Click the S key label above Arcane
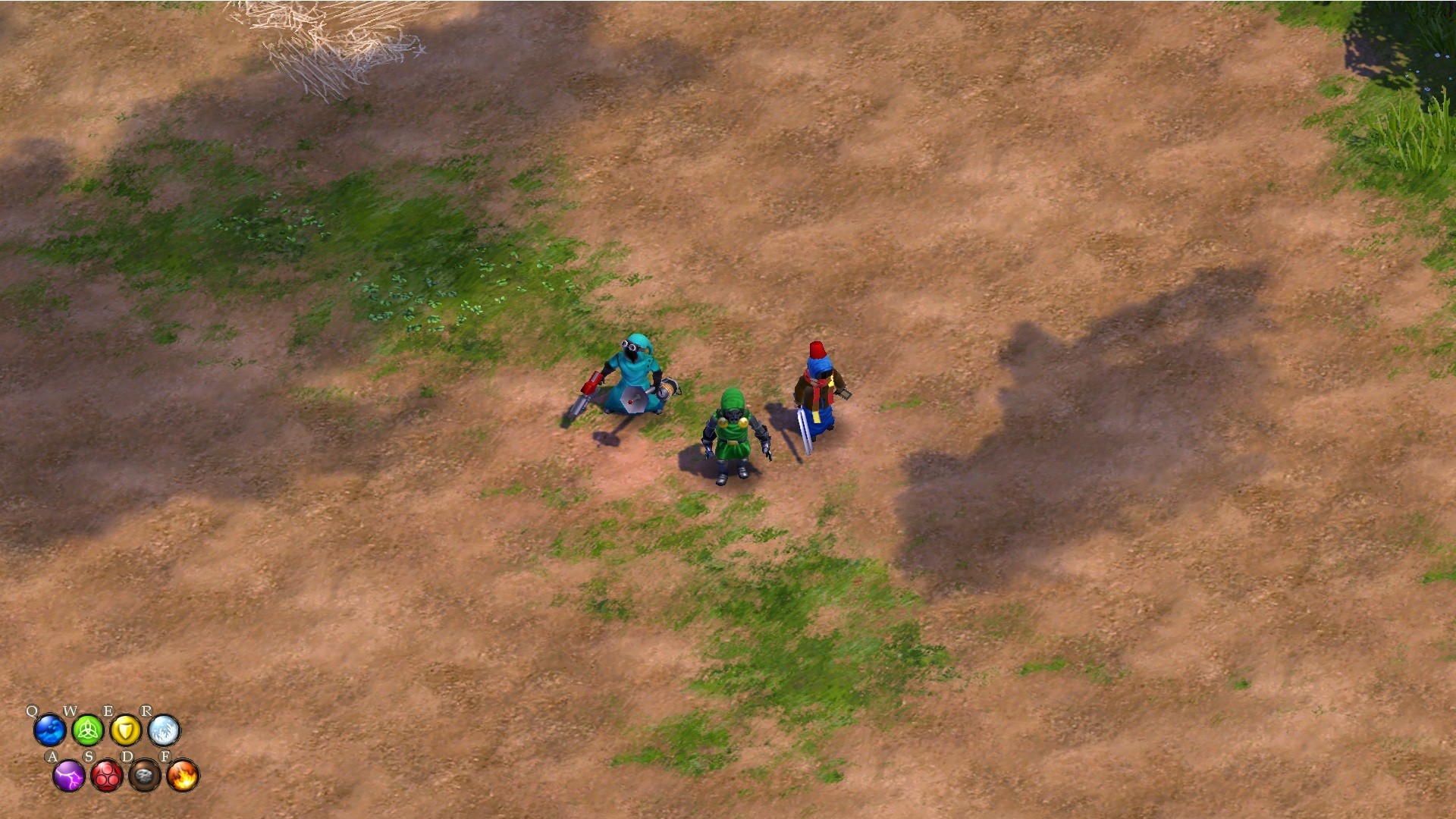Image resolution: width=1456 pixels, height=819 pixels. pyautogui.click(x=89, y=756)
